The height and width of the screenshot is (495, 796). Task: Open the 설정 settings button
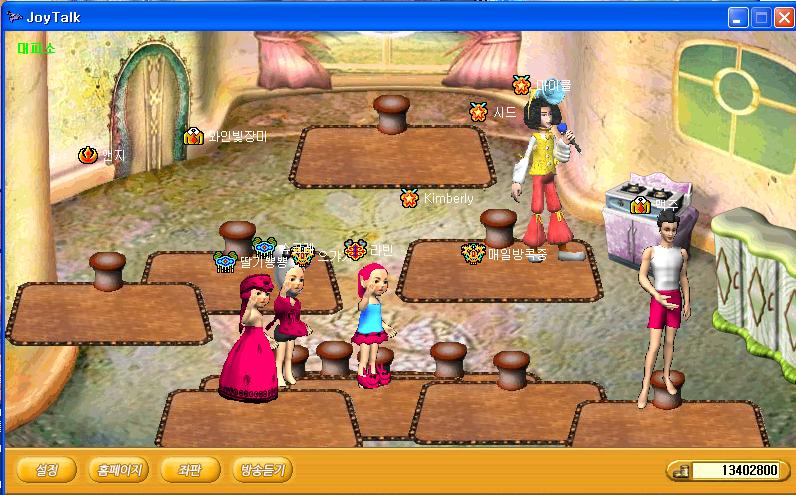click(x=47, y=469)
